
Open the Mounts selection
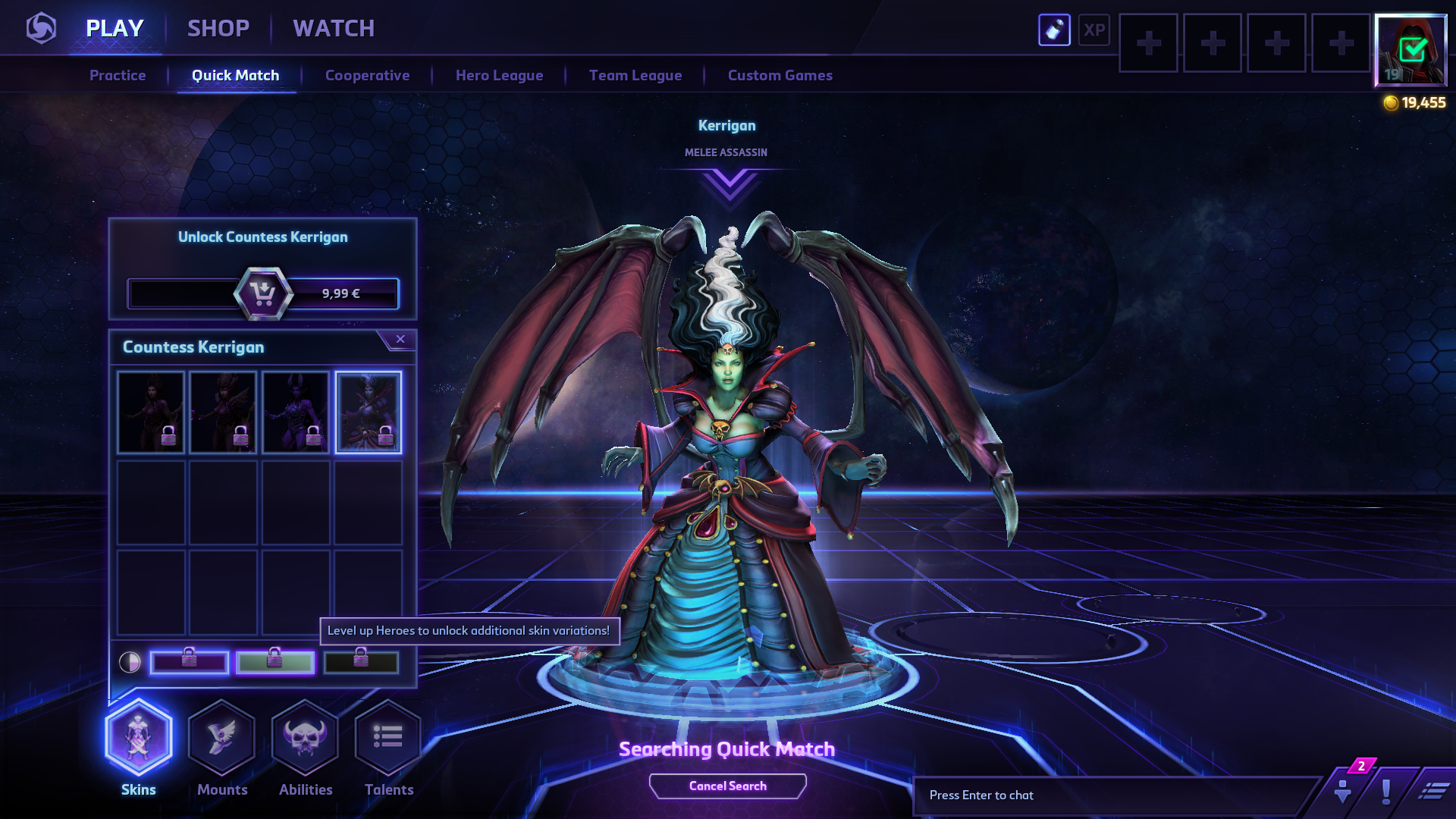(x=221, y=739)
